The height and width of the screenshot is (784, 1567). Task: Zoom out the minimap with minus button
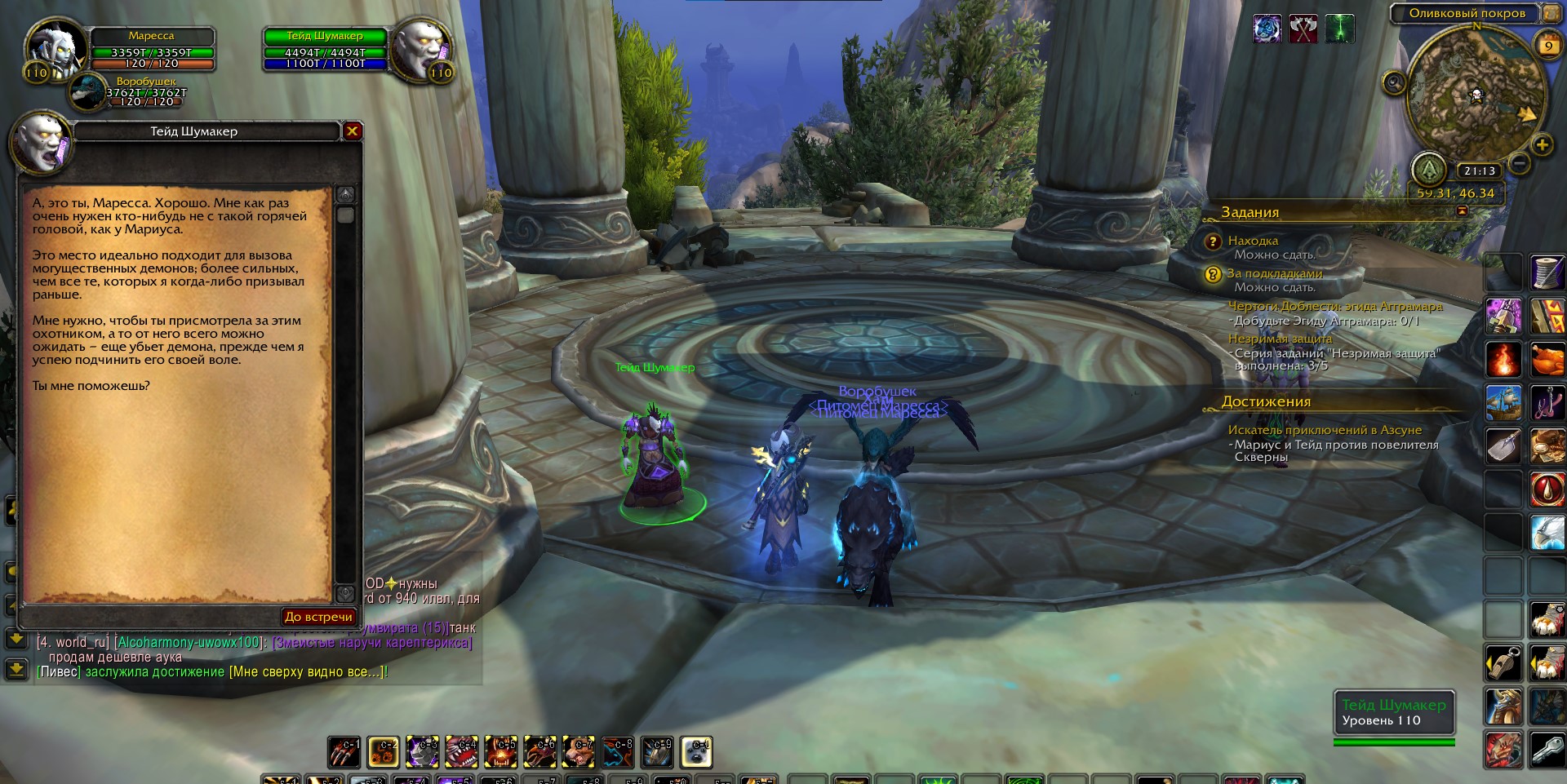tap(1519, 164)
